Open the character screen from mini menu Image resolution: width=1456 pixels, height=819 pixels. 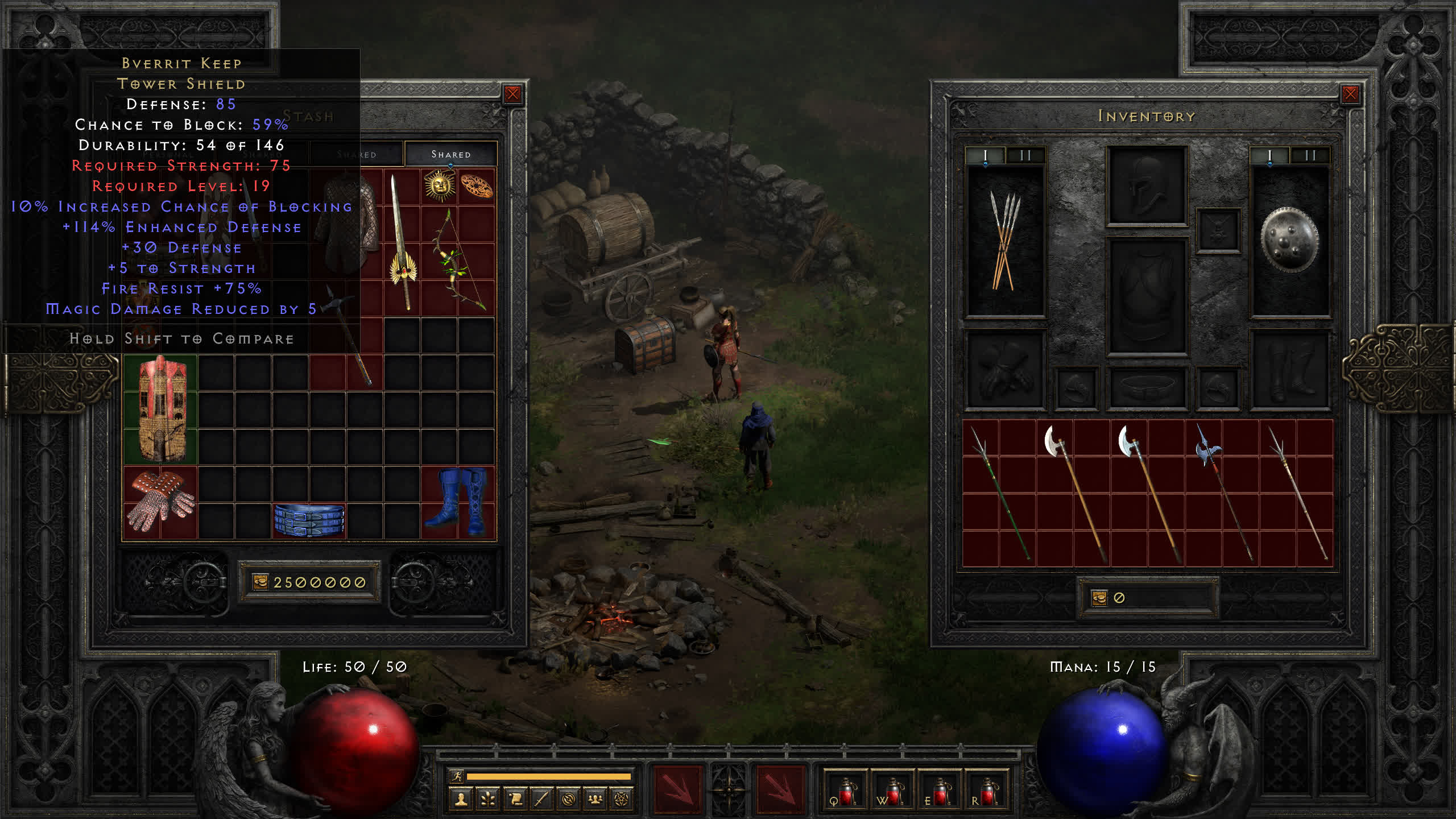tap(461, 800)
